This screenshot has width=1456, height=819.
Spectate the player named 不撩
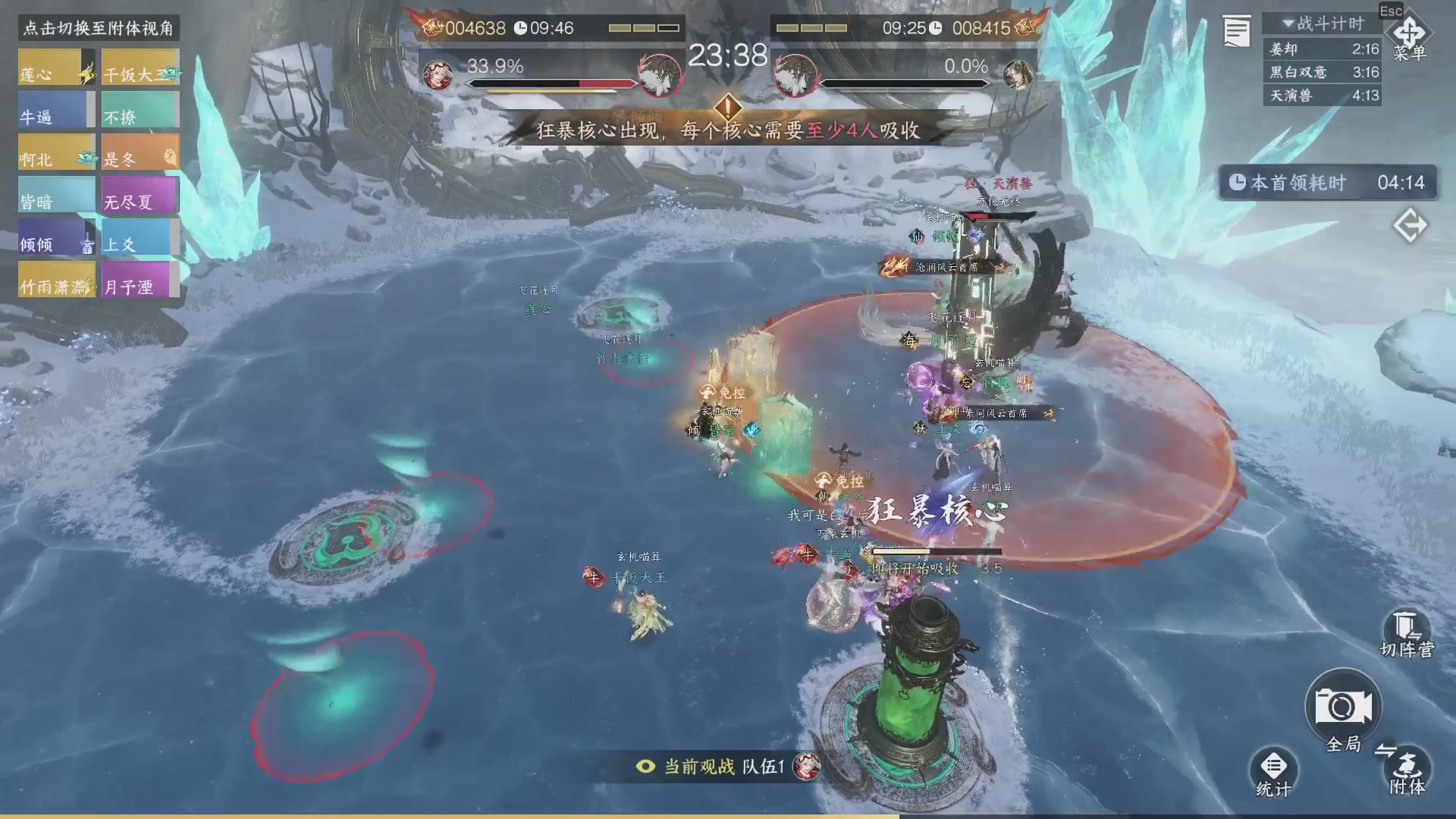click(x=140, y=111)
